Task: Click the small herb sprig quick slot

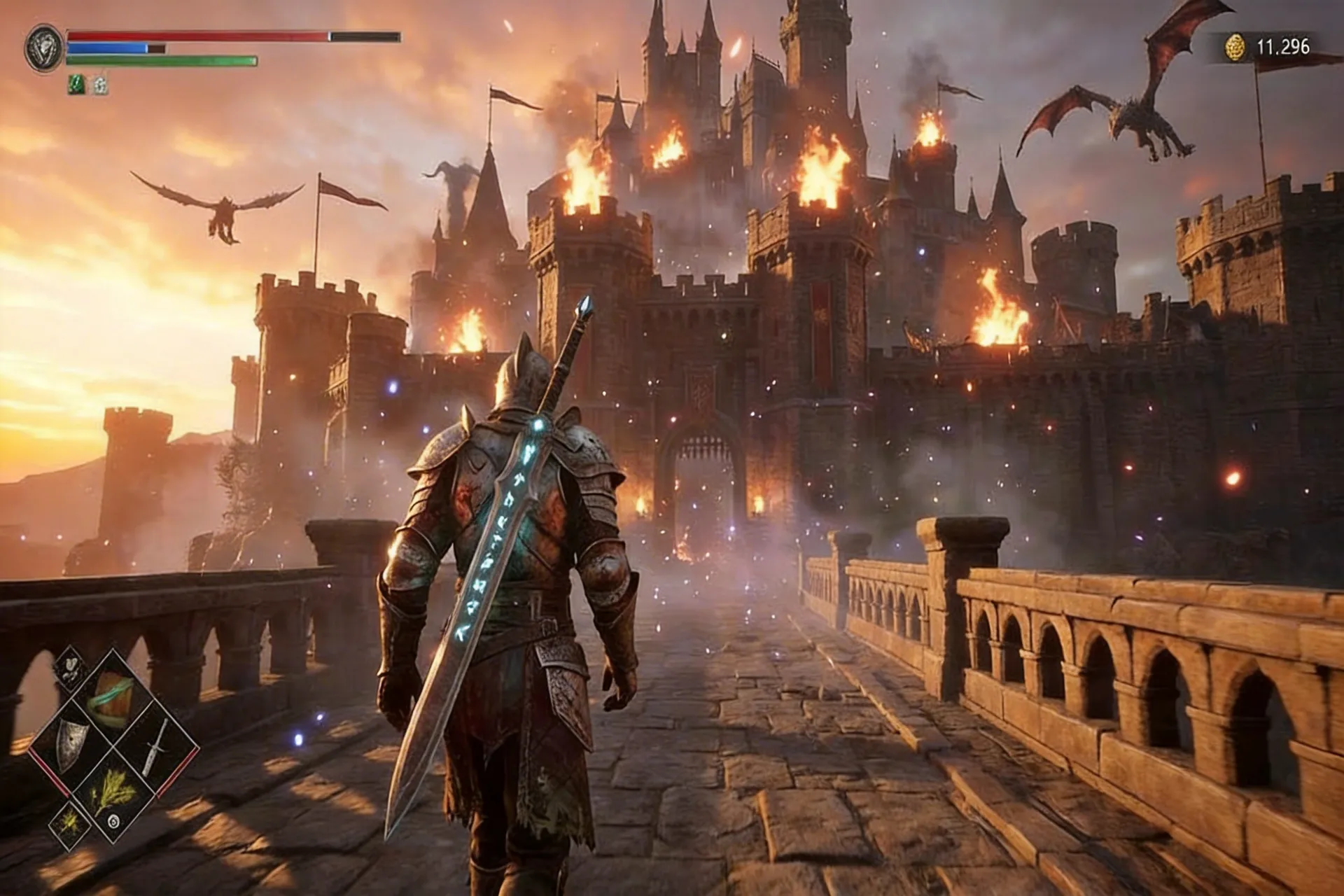Action: pyautogui.click(x=69, y=824)
